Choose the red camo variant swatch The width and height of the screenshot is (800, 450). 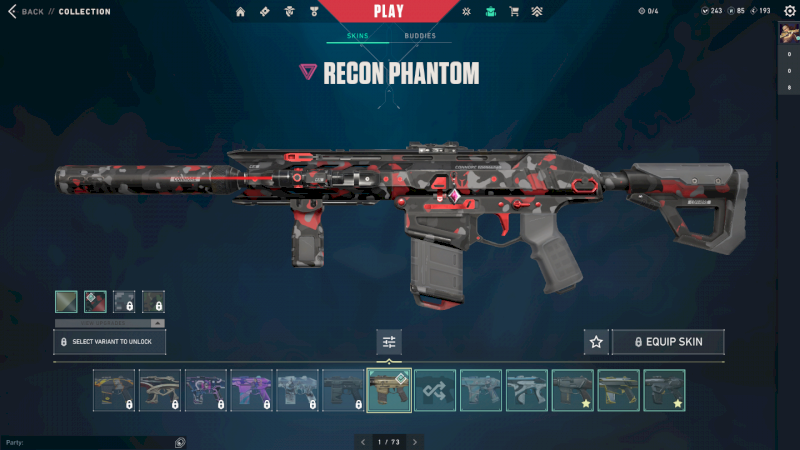pos(95,301)
